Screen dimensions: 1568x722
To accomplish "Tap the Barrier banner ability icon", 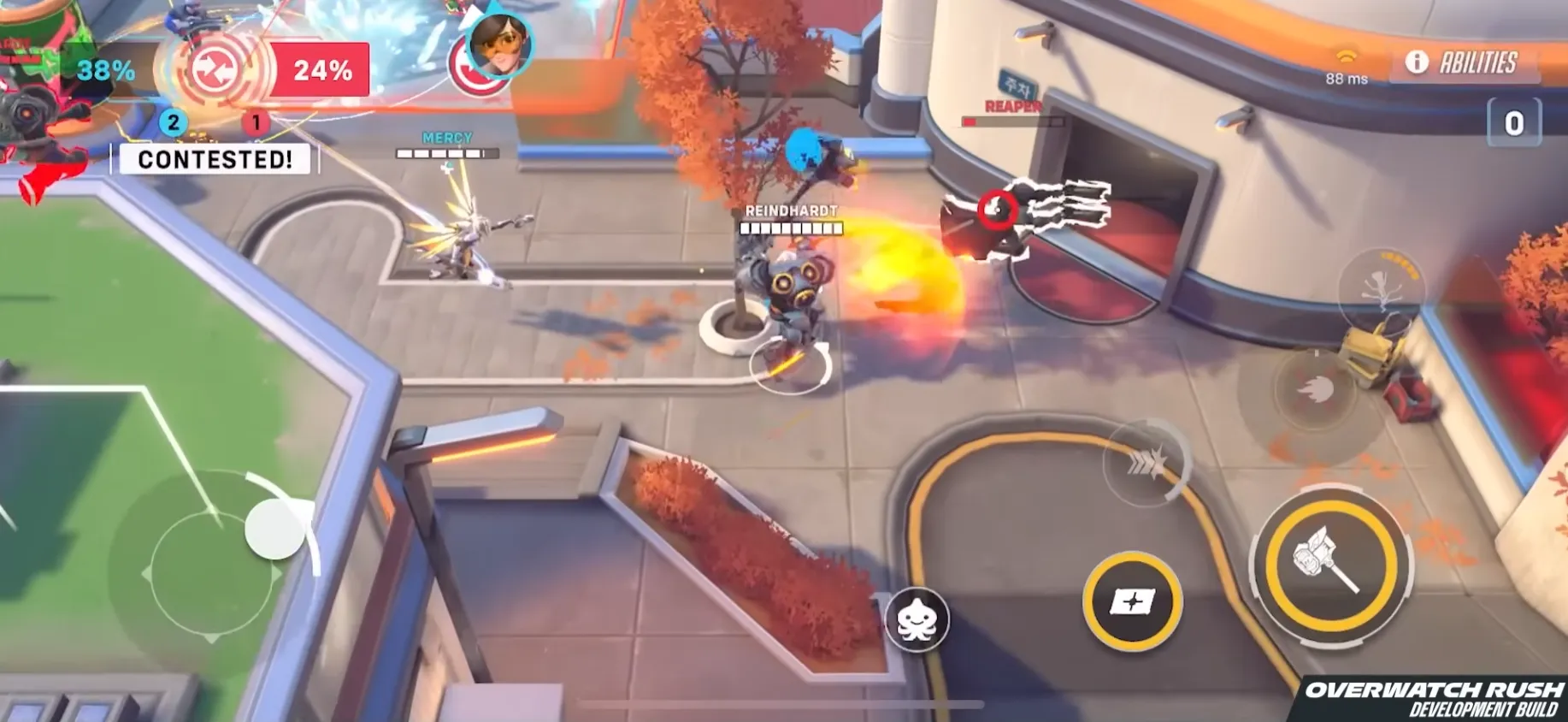I will coord(1132,602).
